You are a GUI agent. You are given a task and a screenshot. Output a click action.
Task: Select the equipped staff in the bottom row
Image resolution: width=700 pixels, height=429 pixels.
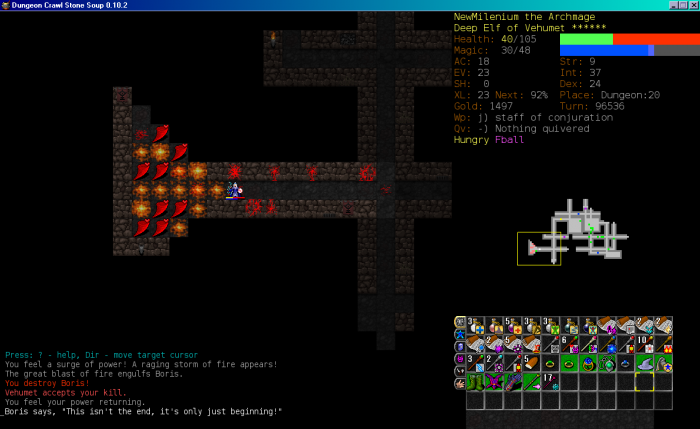530,381
